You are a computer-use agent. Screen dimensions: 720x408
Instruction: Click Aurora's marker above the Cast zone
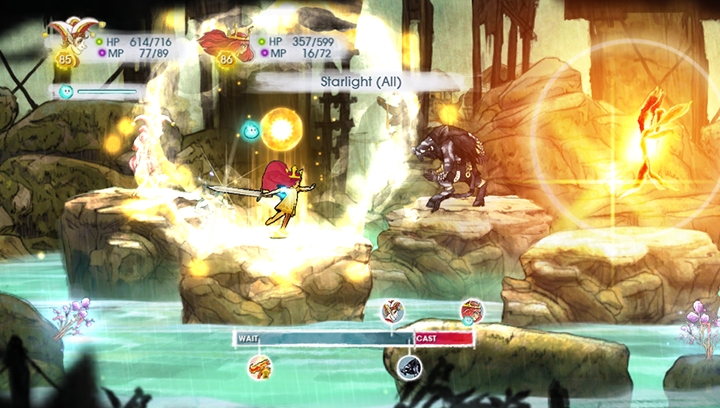(x=471, y=311)
